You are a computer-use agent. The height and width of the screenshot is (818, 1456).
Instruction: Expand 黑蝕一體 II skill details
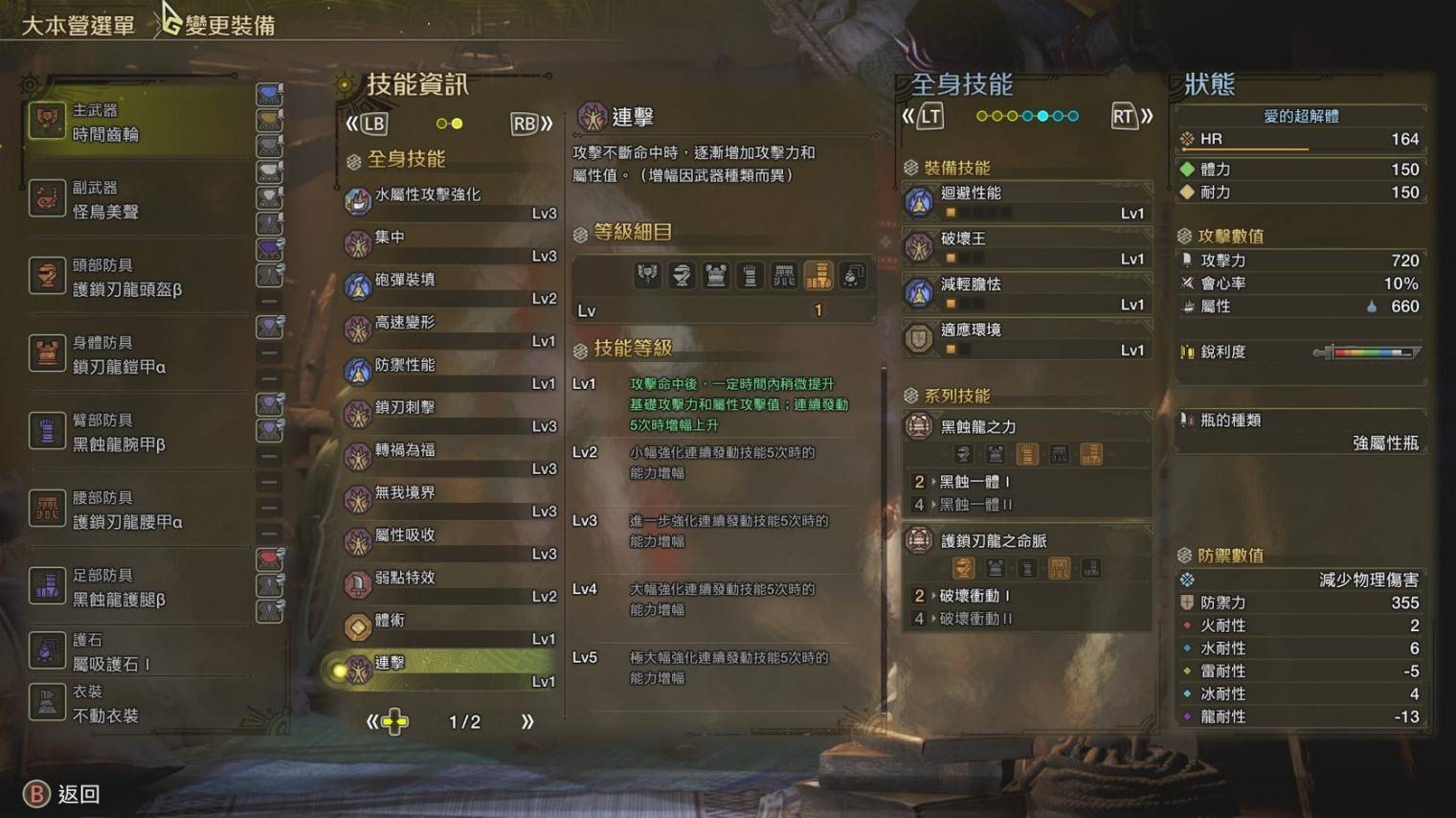point(976,505)
